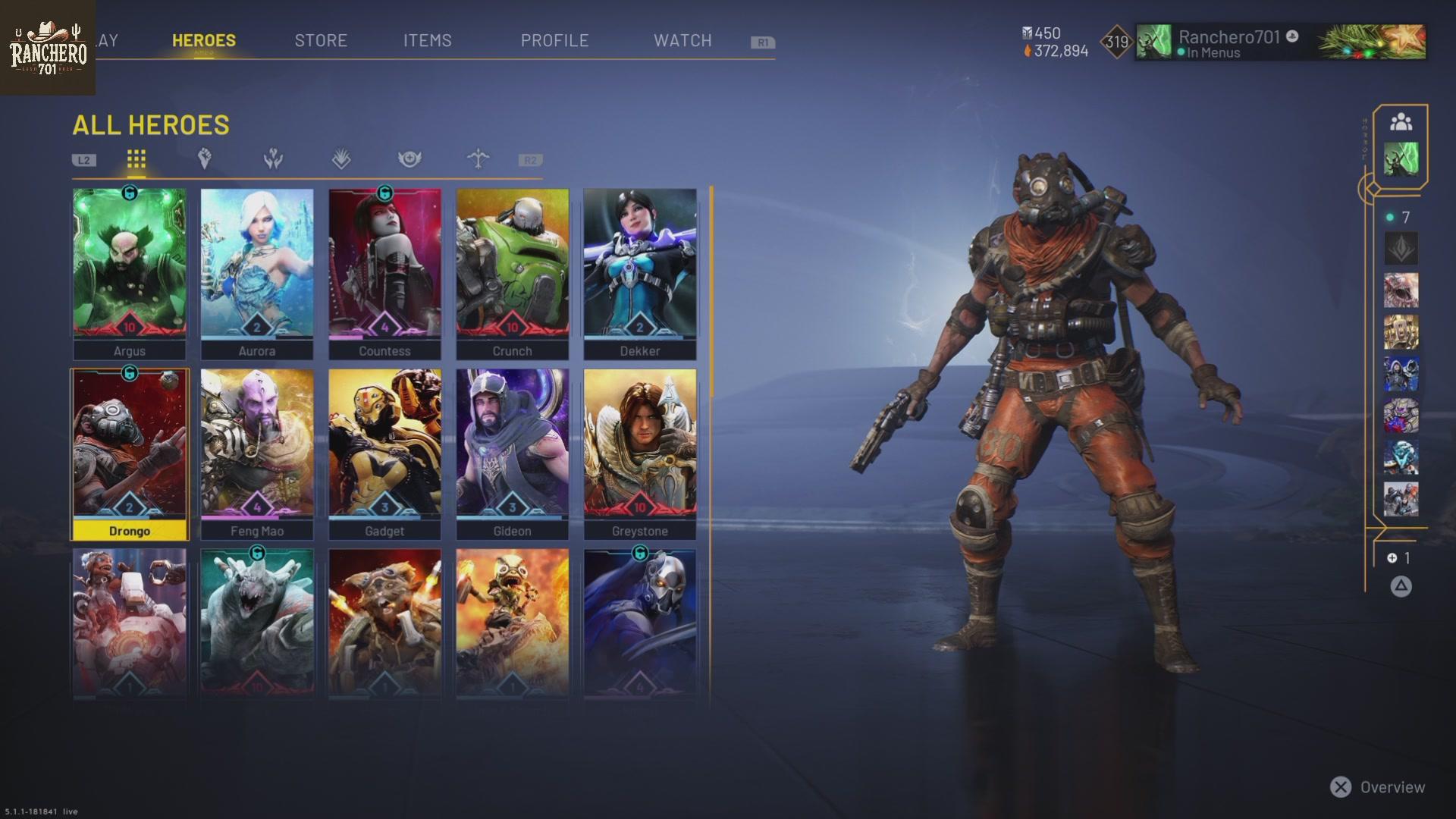Open the WATCH page

click(x=682, y=41)
